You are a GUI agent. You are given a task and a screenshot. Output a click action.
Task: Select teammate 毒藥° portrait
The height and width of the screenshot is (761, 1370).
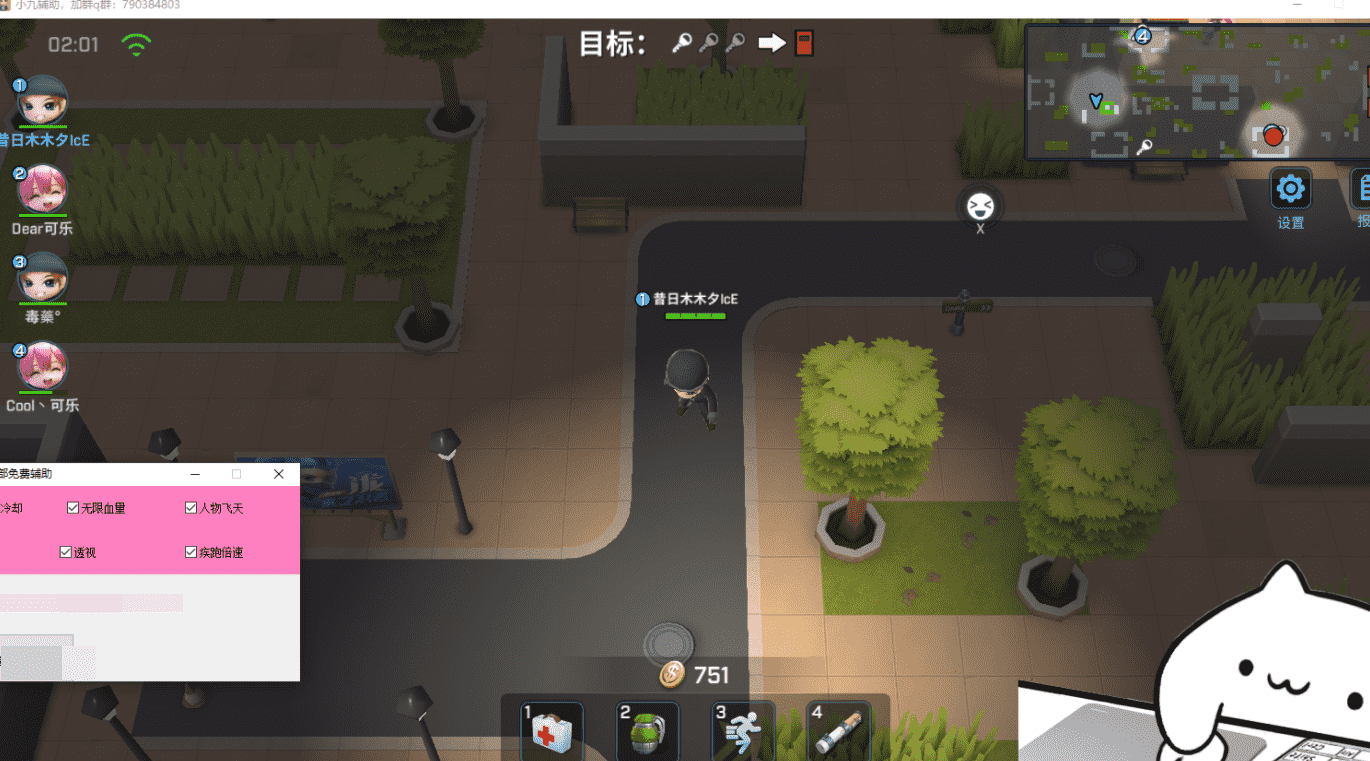[42, 277]
